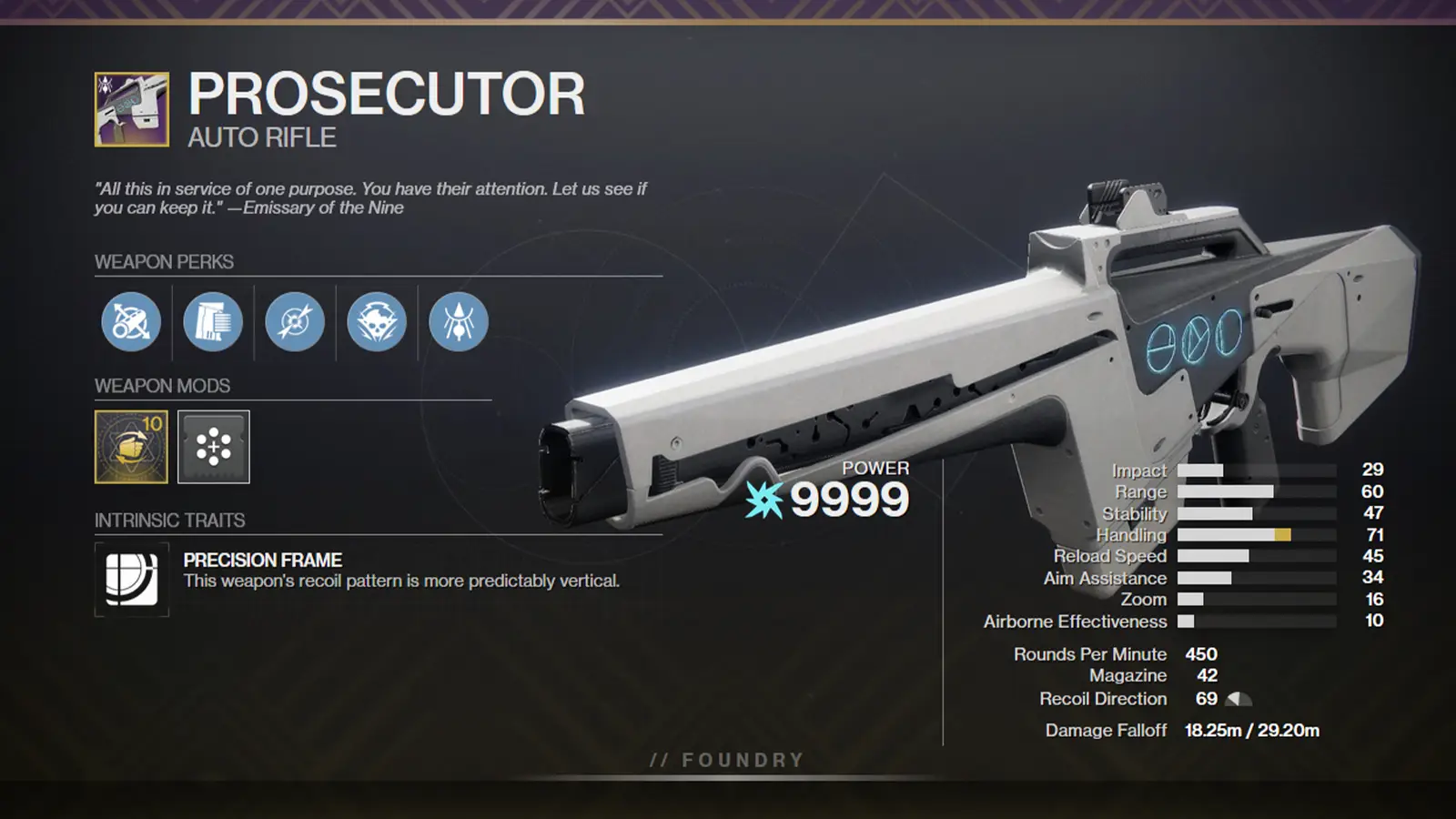
Task: Click the skull-burst trait perk icon
Action: point(375,322)
